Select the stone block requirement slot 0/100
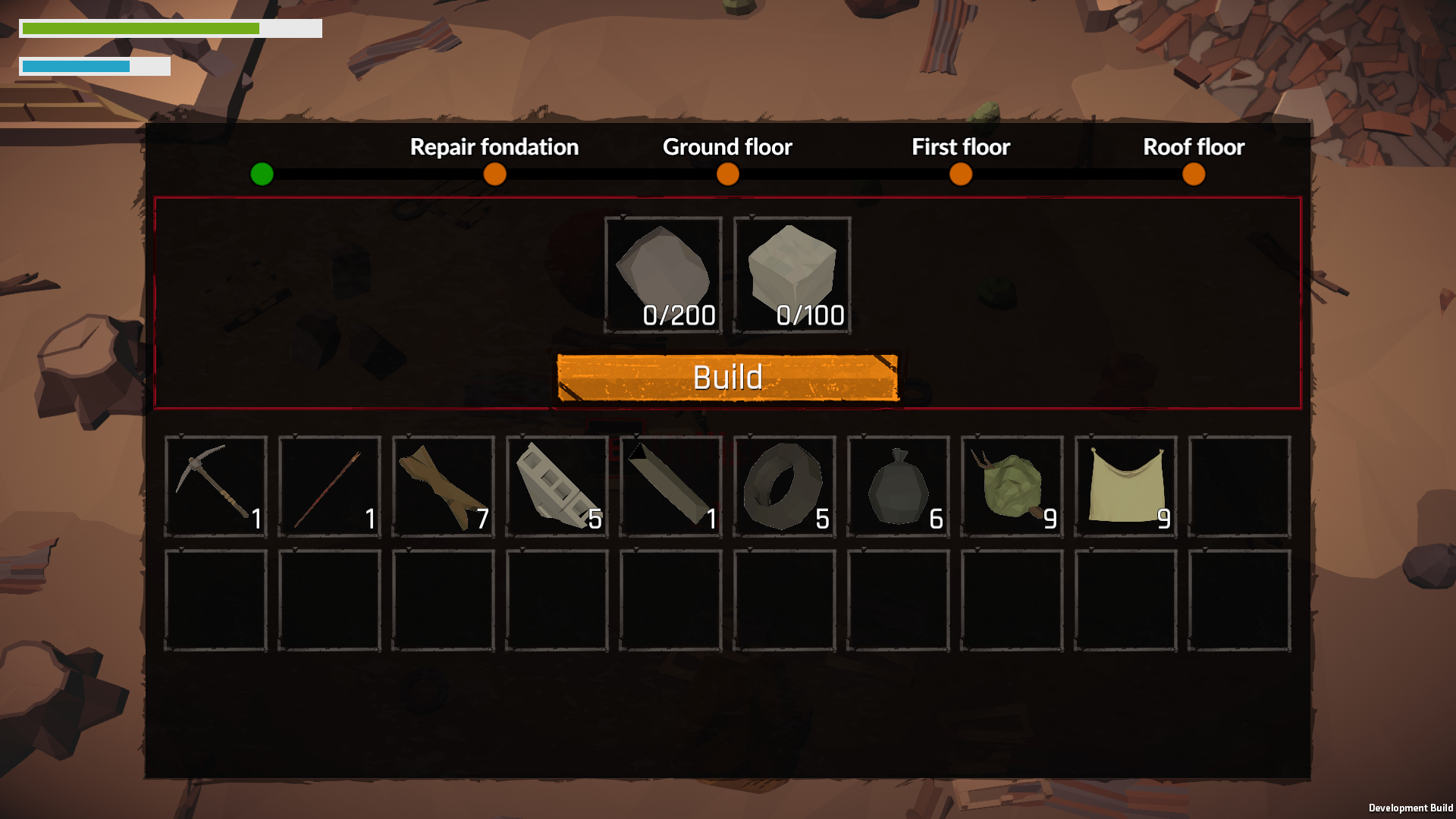Screen dimensions: 1456x819 (792, 275)
